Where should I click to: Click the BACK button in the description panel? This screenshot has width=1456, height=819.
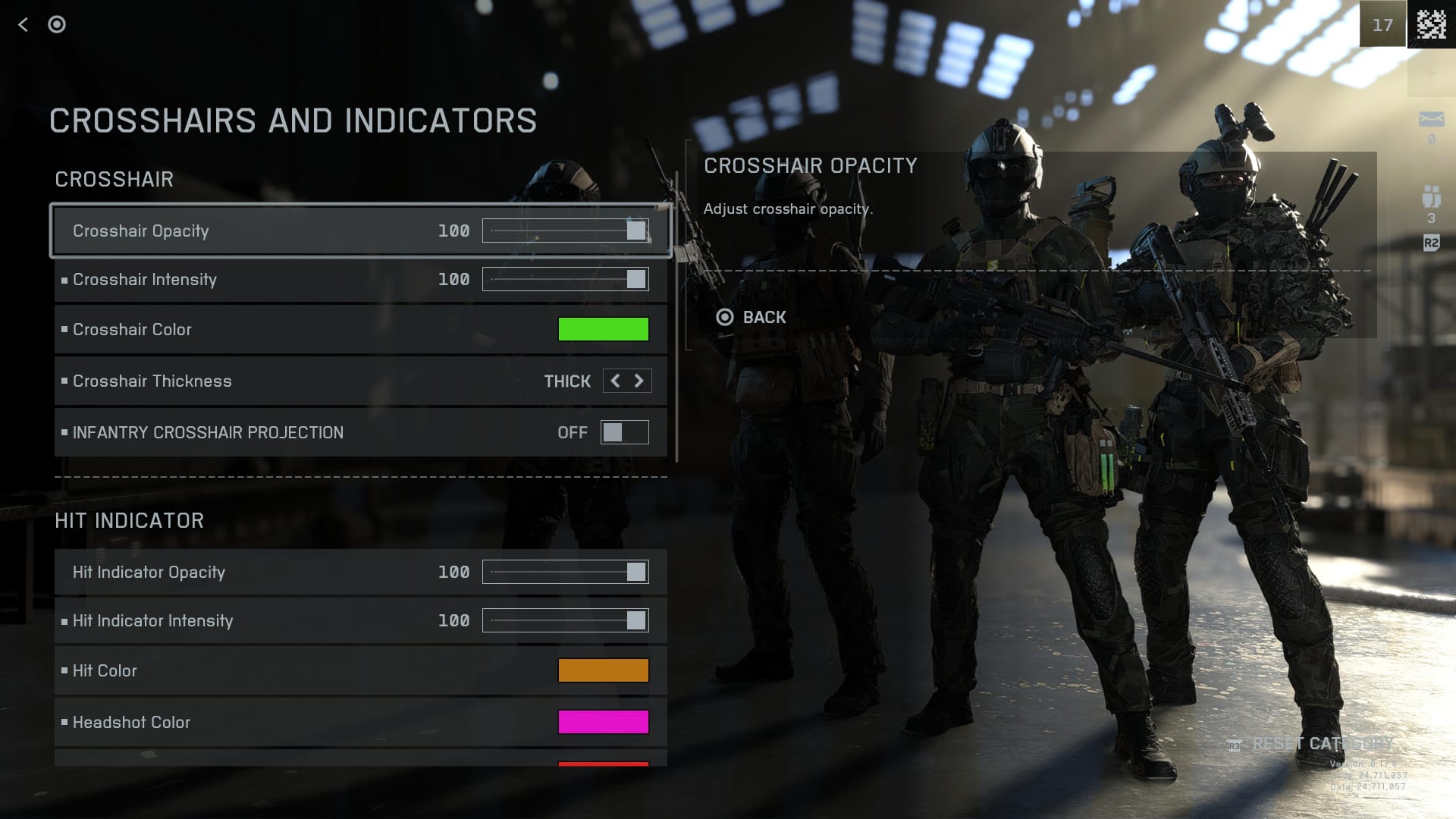click(752, 317)
